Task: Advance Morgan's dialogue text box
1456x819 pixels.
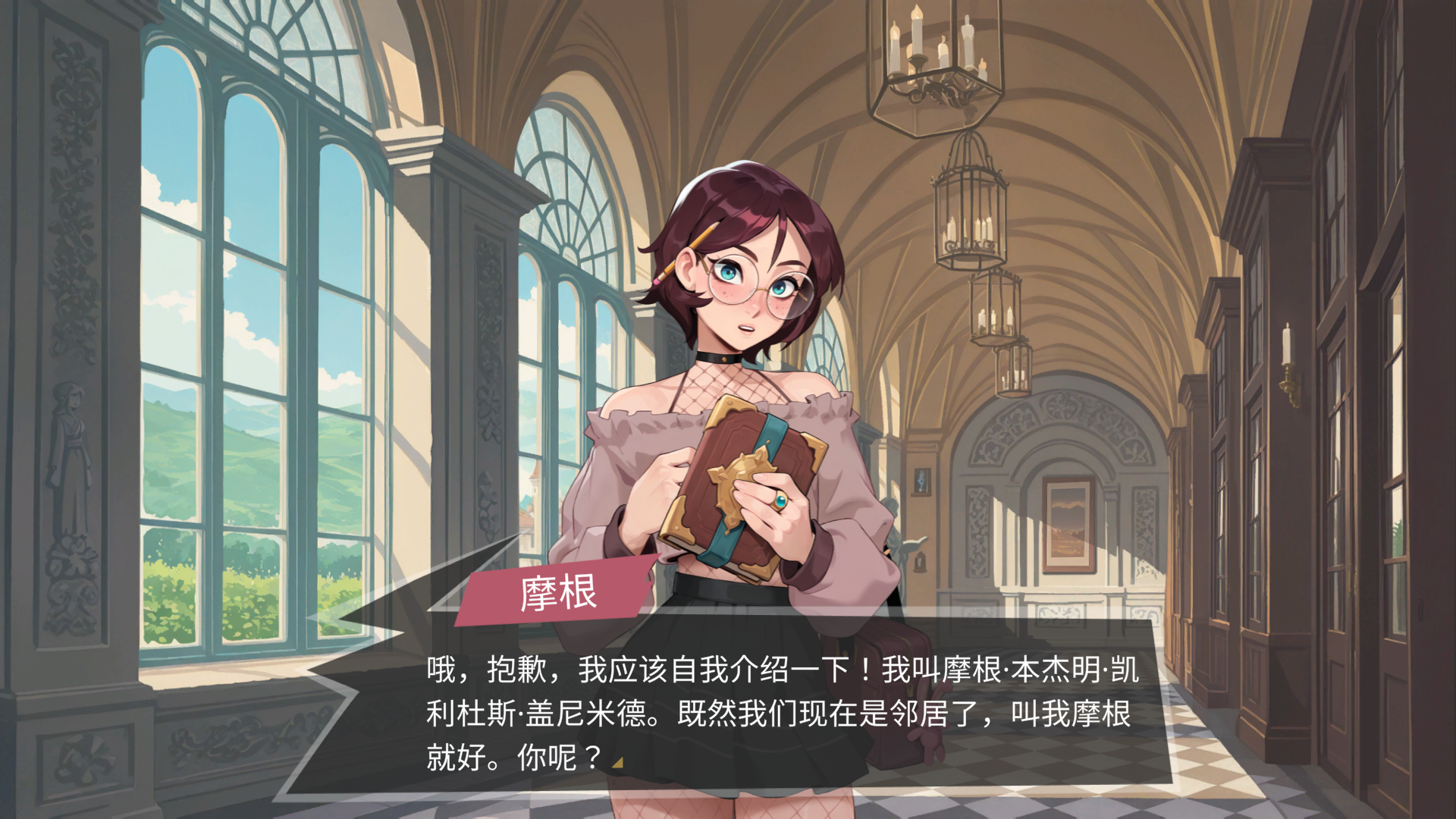Action: pyautogui.click(x=781, y=713)
